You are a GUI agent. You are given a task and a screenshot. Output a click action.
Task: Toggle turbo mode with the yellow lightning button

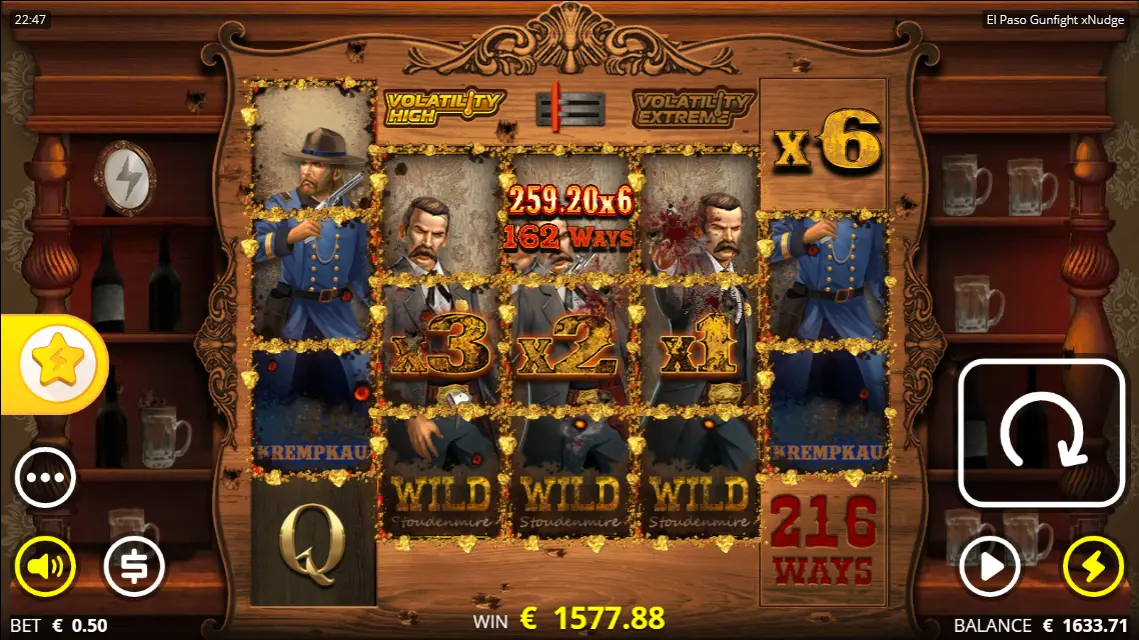tap(1093, 567)
